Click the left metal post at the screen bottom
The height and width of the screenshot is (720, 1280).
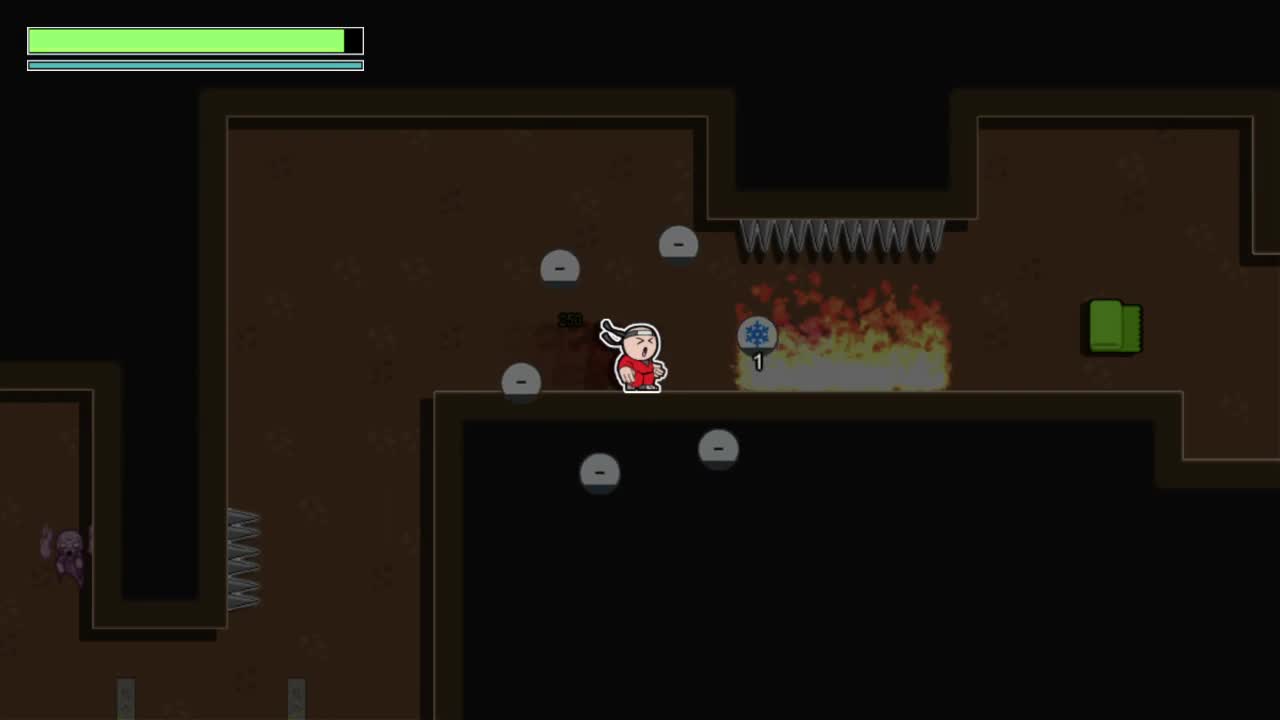[124, 700]
